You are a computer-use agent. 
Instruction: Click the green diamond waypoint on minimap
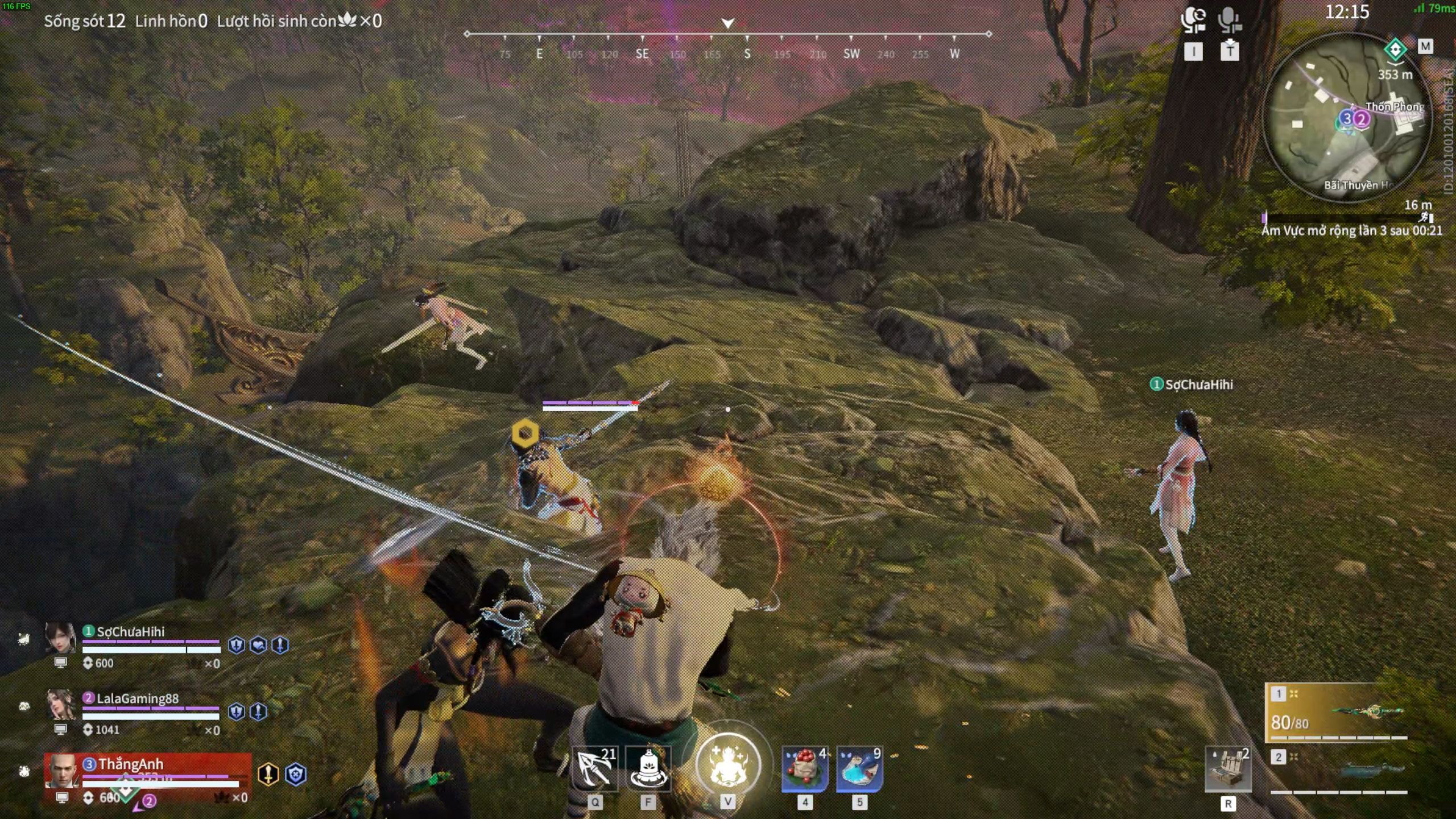(1395, 49)
